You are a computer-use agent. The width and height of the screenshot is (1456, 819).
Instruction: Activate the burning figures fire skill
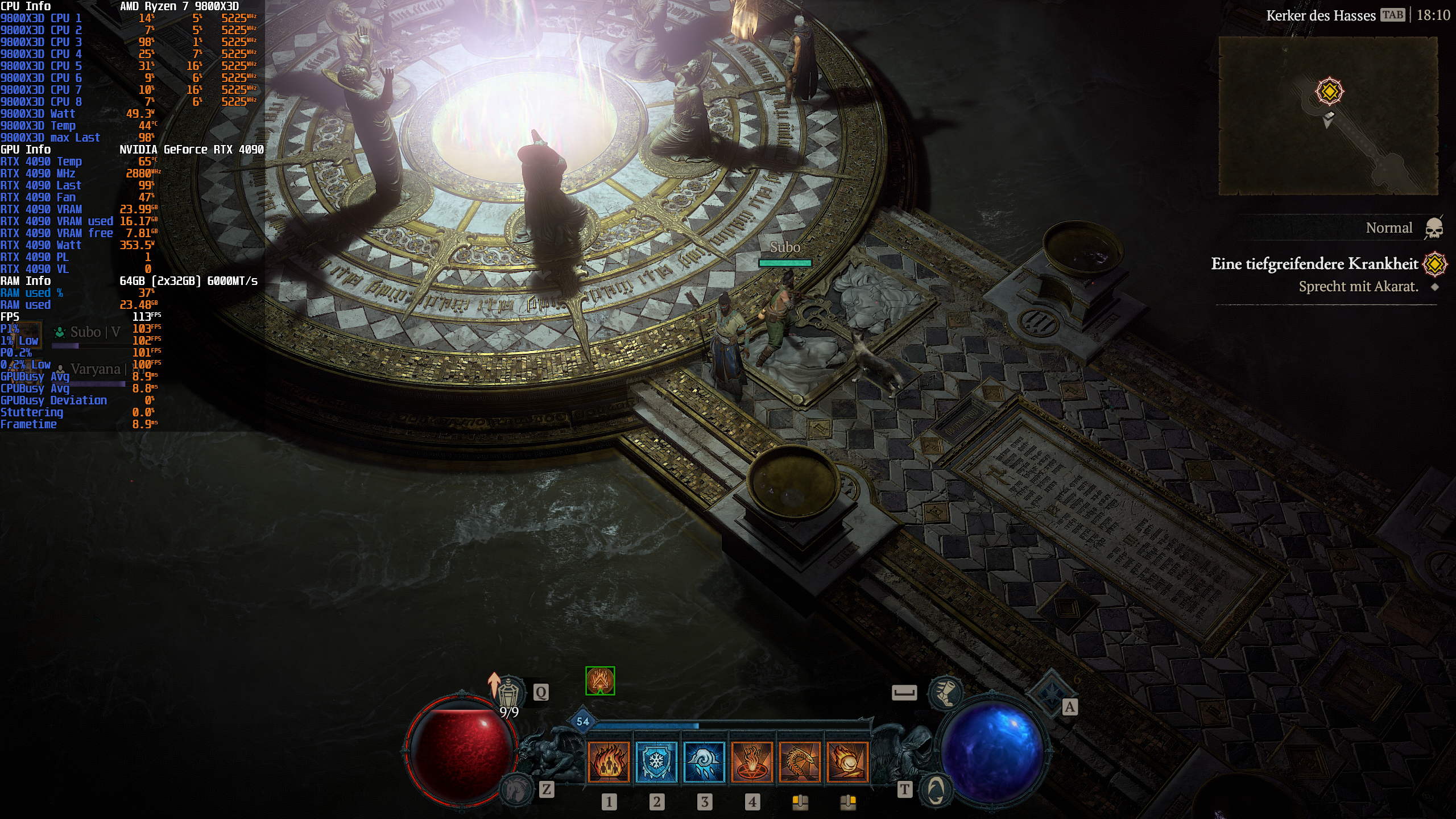coord(609,762)
